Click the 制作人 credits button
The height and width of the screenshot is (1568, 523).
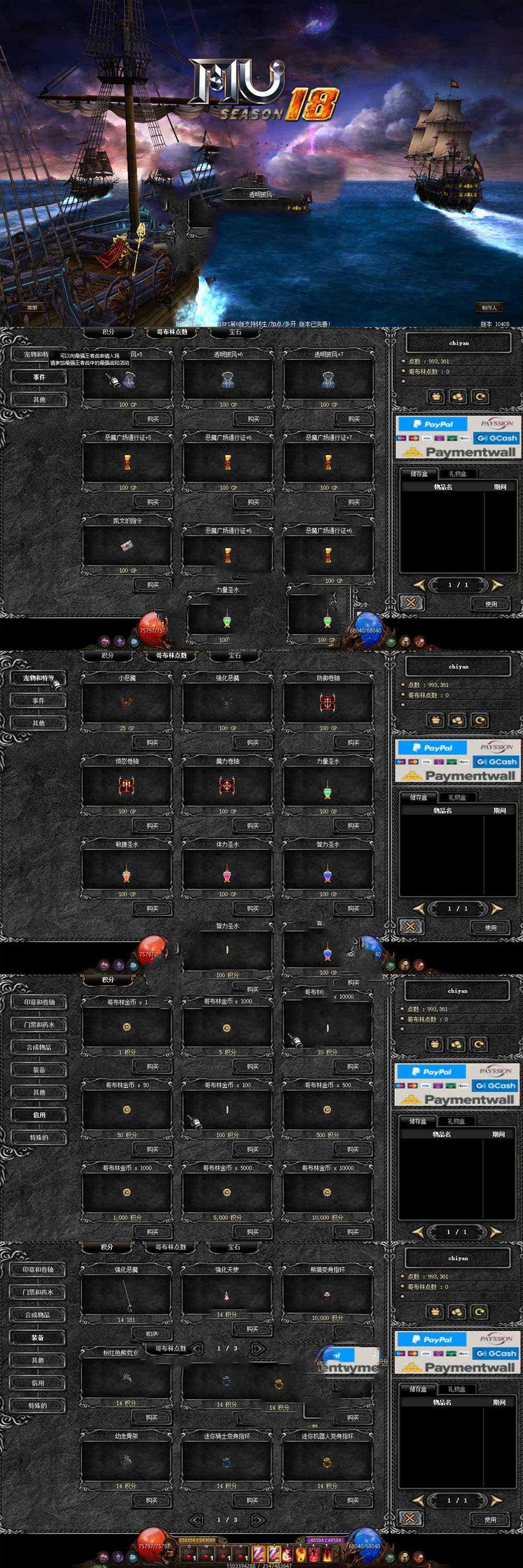(489, 307)
